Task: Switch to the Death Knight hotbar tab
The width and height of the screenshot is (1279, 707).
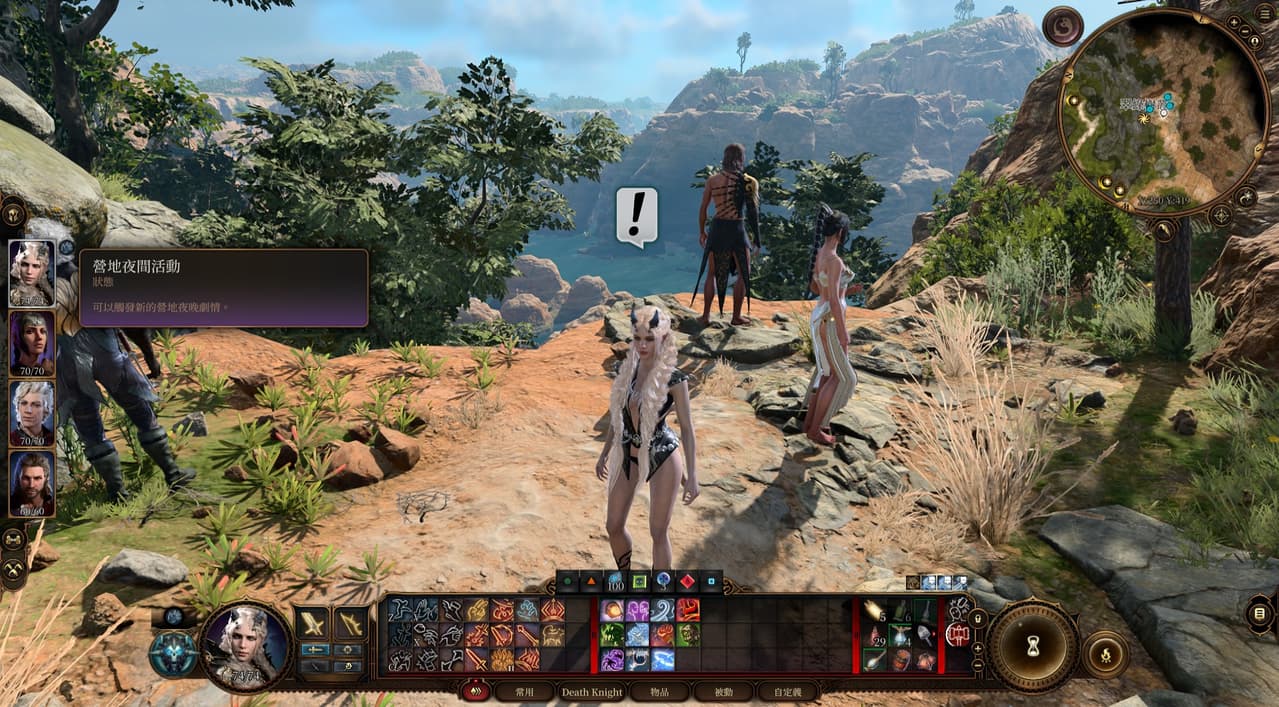Action: coord(592,691)
